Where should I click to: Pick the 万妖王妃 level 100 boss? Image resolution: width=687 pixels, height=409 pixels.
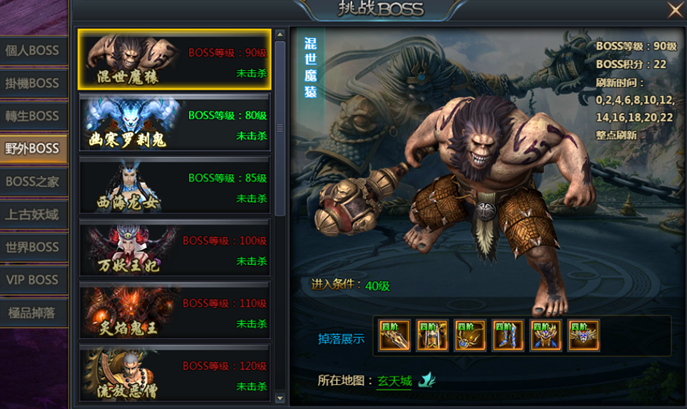[x=174, y=250]
